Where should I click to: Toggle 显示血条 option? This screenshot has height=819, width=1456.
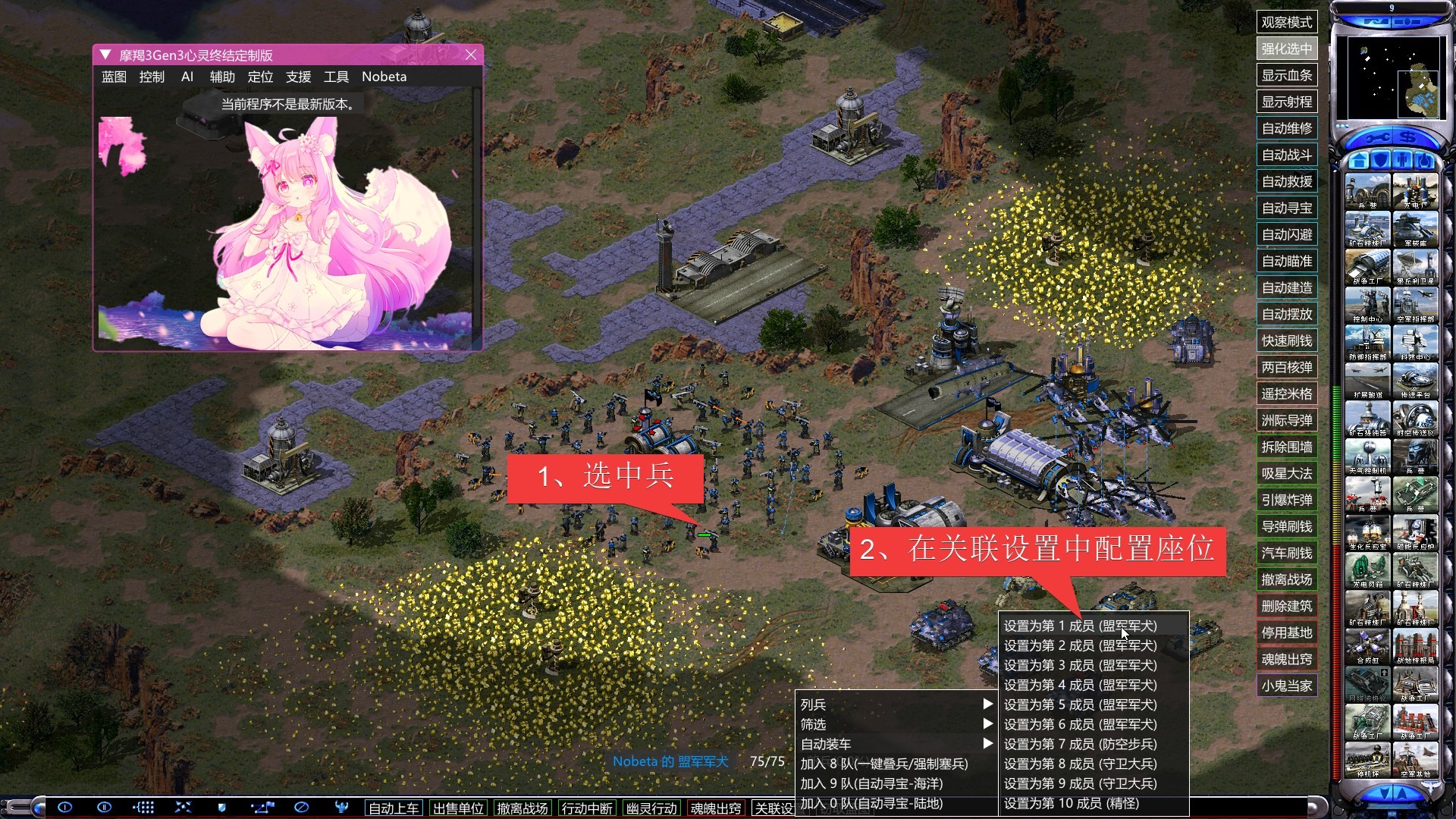[x=1286, y=75]
